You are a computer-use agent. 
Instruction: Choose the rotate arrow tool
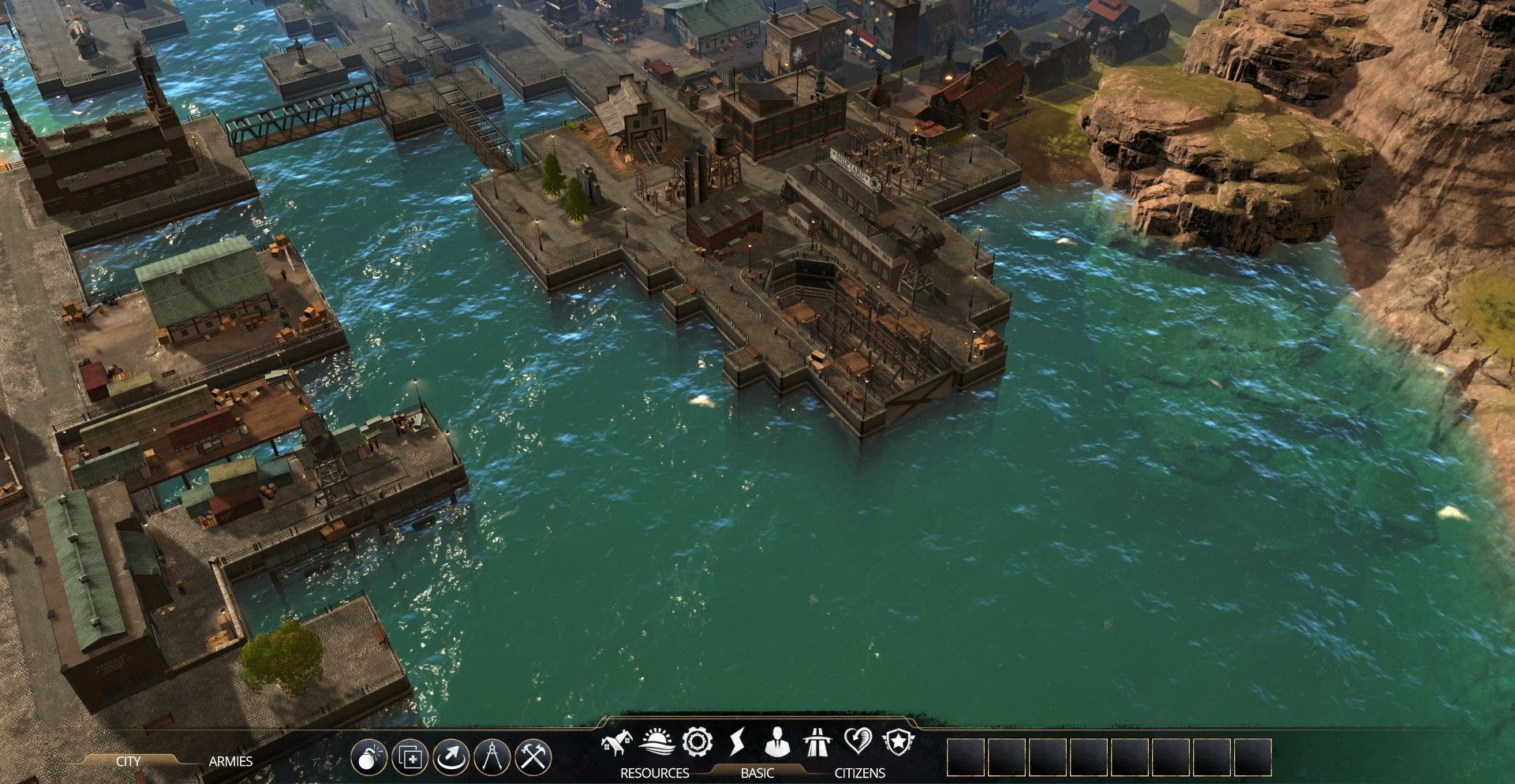click(x=451, y=758)
